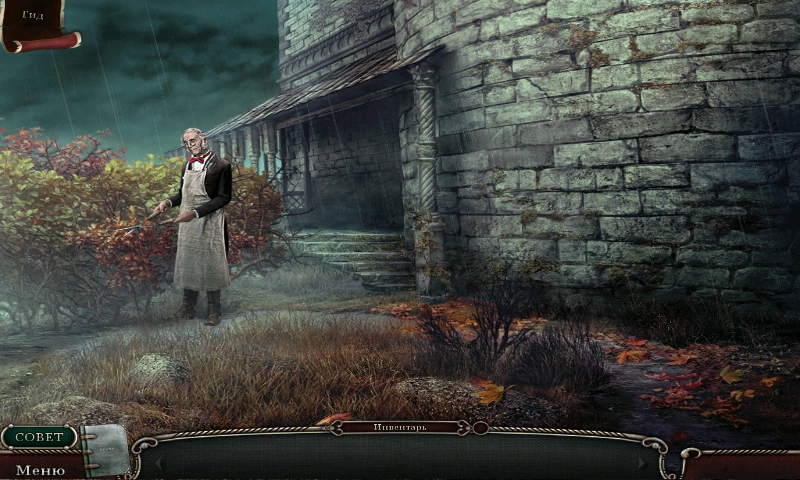This screenshot has width=800, height=480.
Task: Open the journal notebook beside Совет
Action: 105,449
